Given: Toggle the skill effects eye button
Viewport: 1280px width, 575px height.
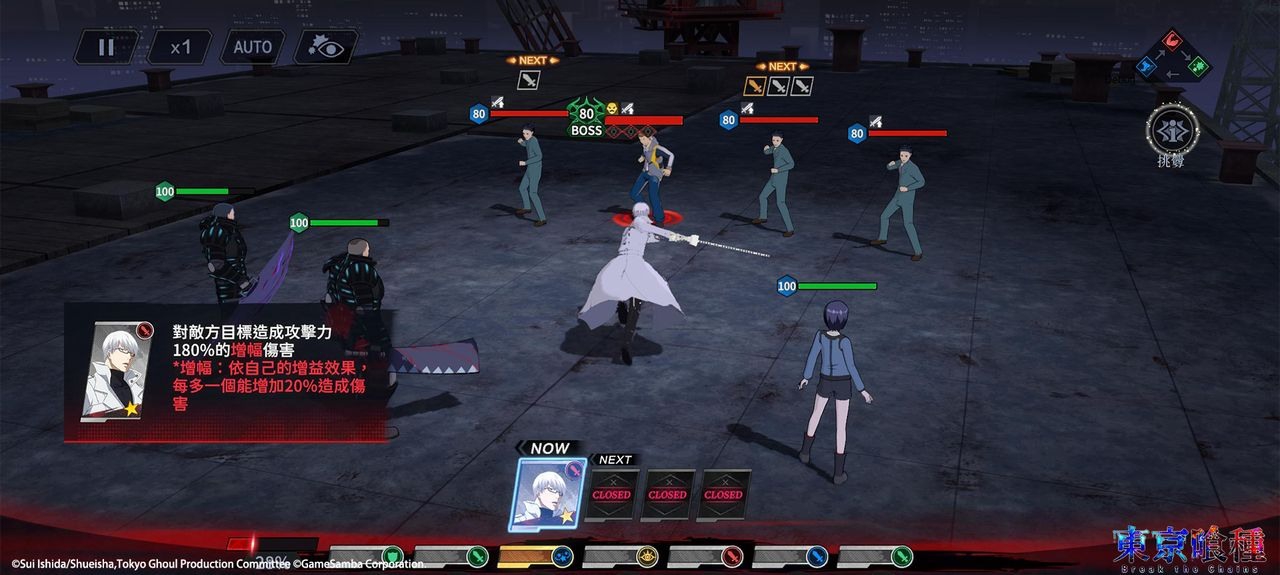Looking at the screenshot, I should tap(325, 47).
